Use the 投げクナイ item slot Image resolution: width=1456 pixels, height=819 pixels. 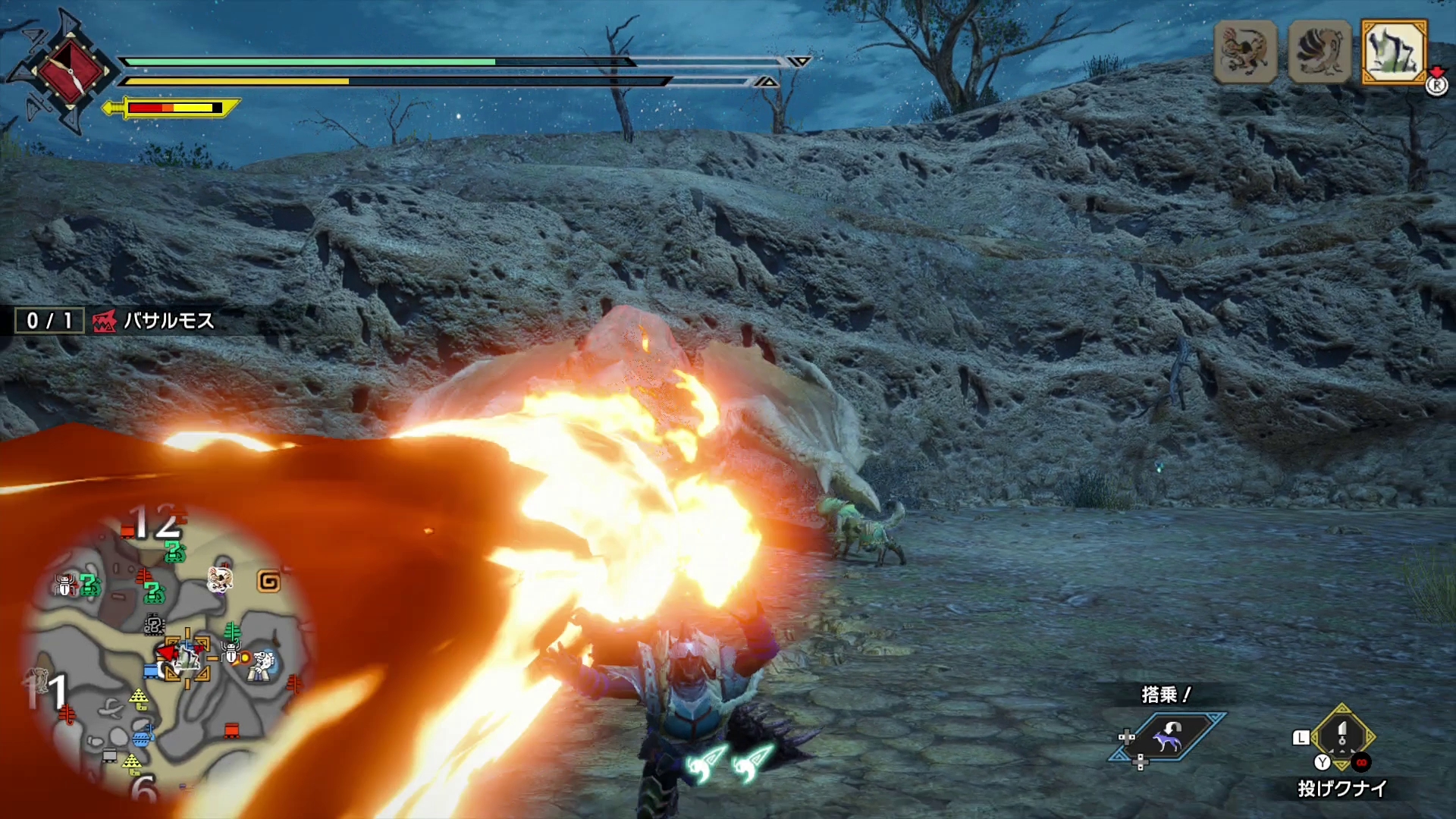[x=1341, y=739]
